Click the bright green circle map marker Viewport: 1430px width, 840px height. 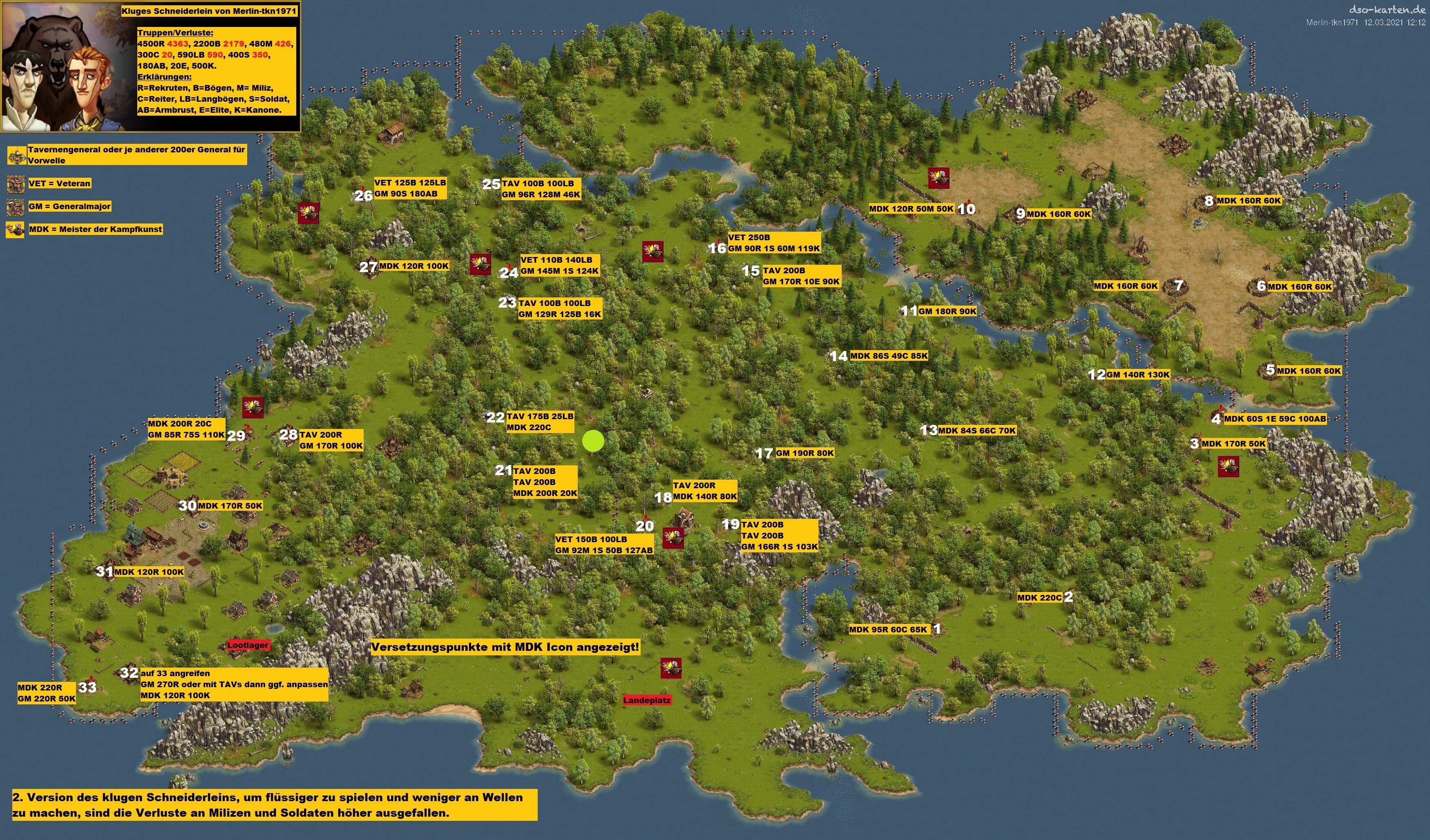coord(593,441)
